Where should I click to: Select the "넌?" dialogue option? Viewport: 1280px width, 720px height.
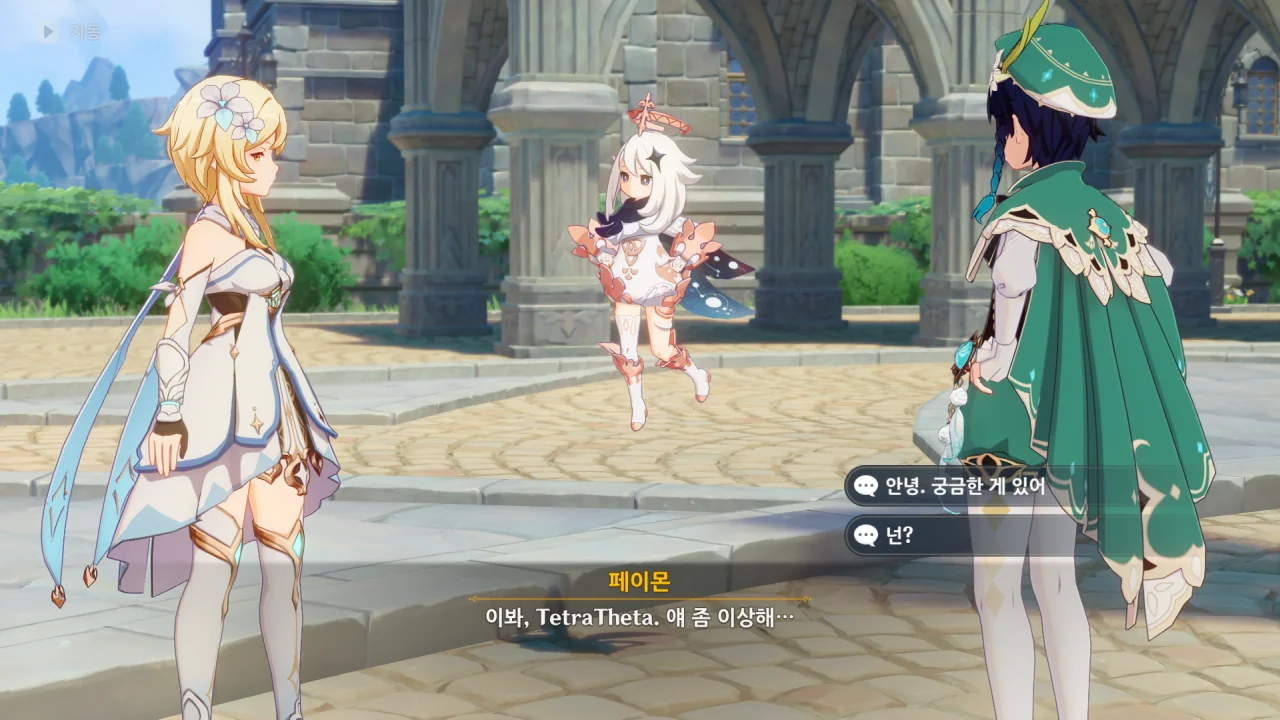[x=900, y=536]
